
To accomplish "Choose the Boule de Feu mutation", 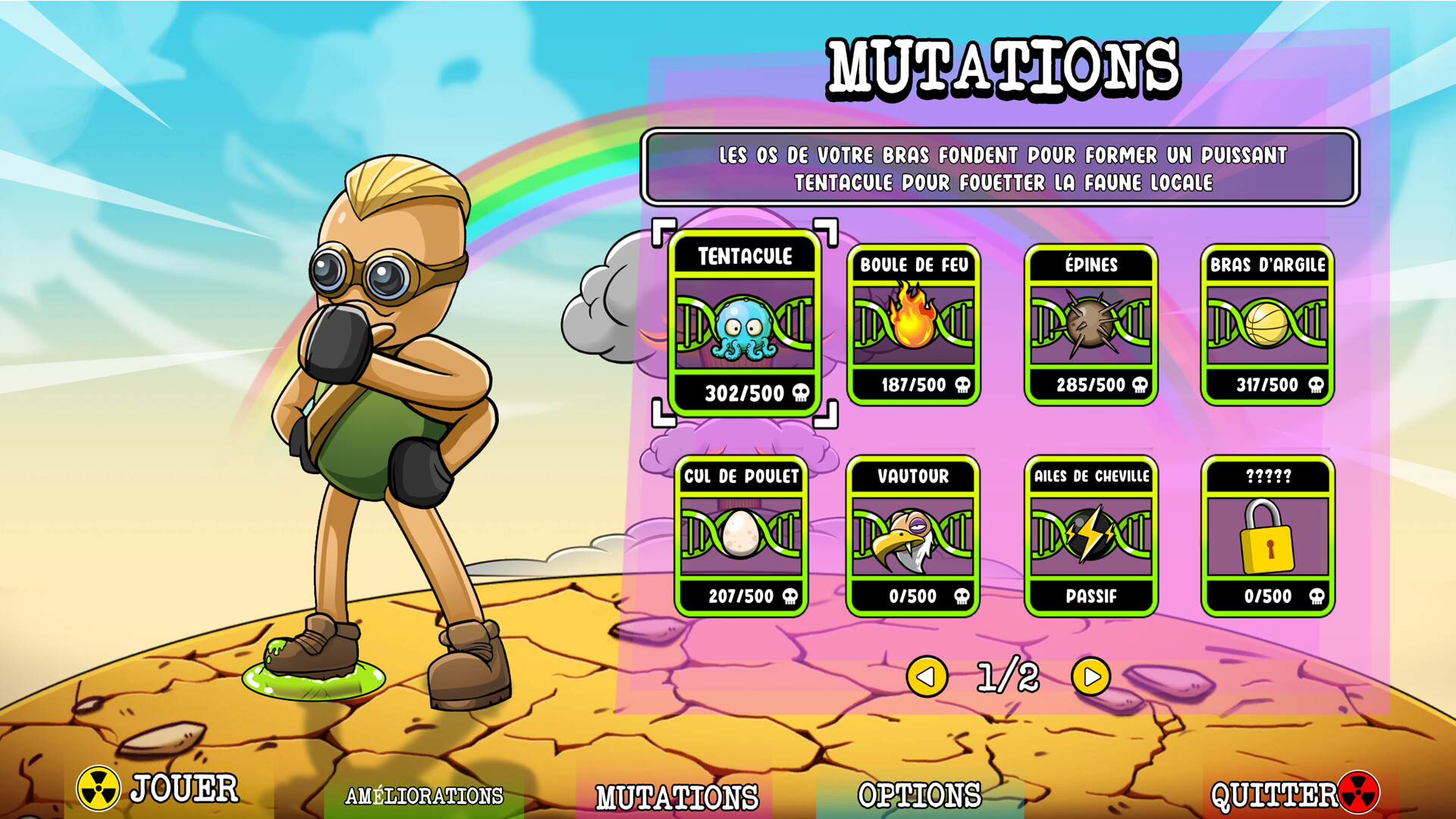I will (x=913, y=325).
